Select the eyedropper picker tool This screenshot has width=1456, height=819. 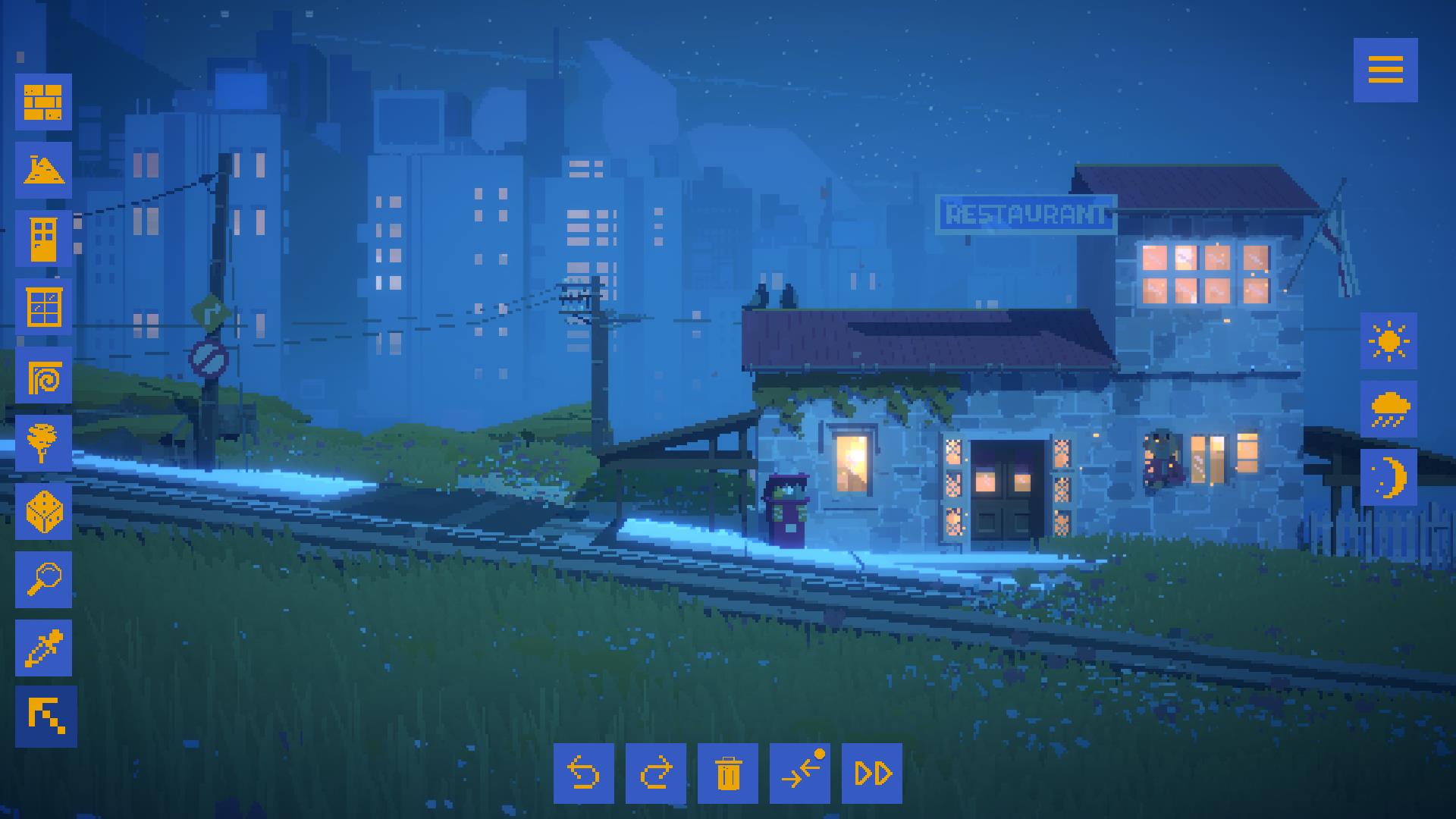(43, 648)
